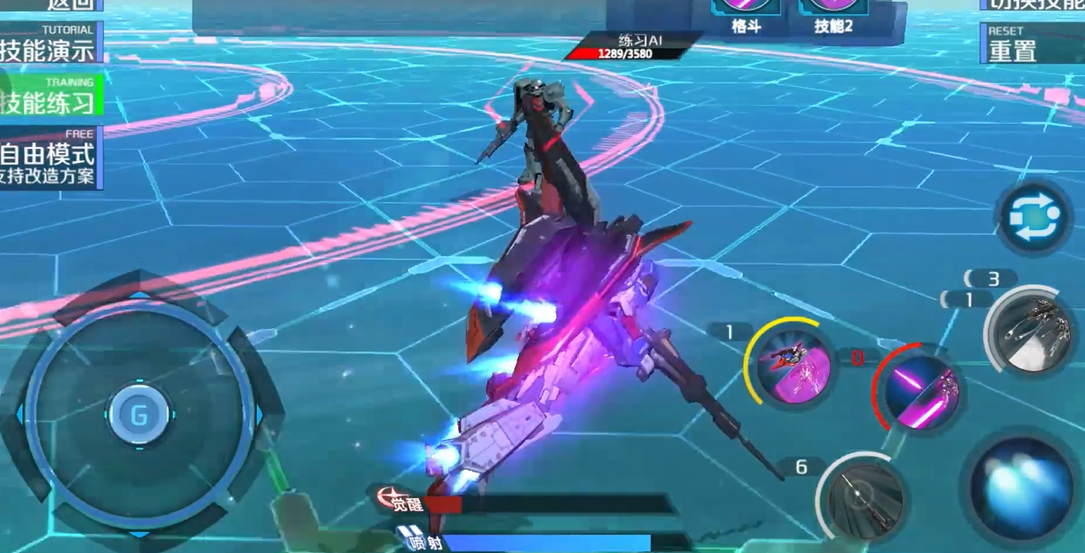Tap the blue thruster boost button
The image size is (1085, 553).
point(1022,490)
